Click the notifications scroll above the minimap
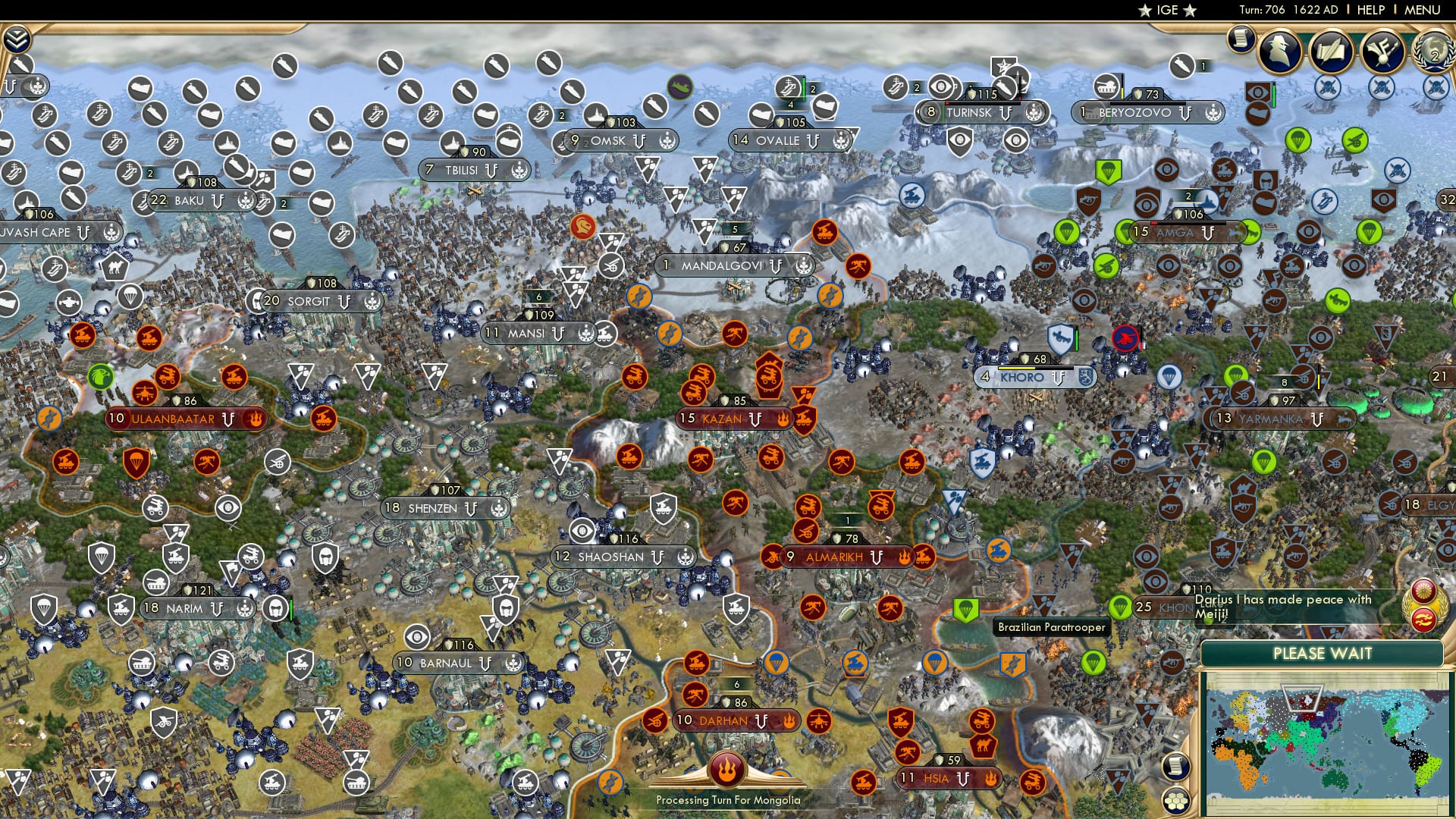Image resolution: width=1456 pixels, height=819 pixels. [x=1176, y=766]
